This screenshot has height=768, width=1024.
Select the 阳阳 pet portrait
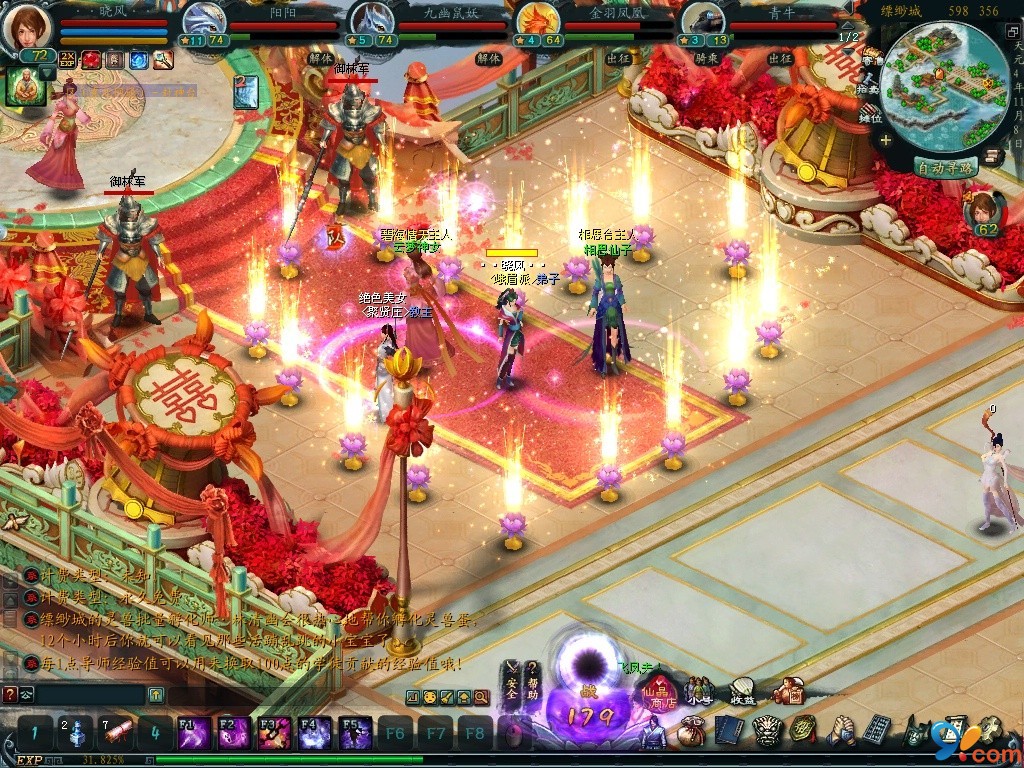(206, 20)
